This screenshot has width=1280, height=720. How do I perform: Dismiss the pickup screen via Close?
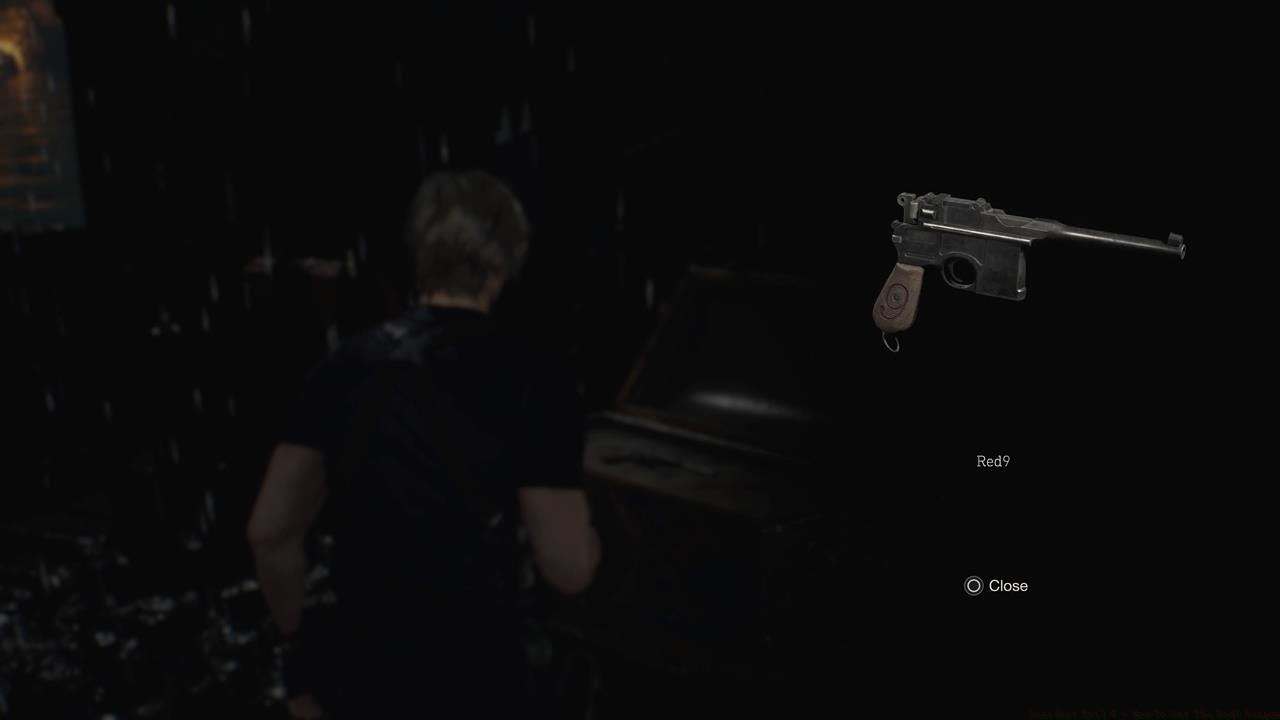(996, 586)
